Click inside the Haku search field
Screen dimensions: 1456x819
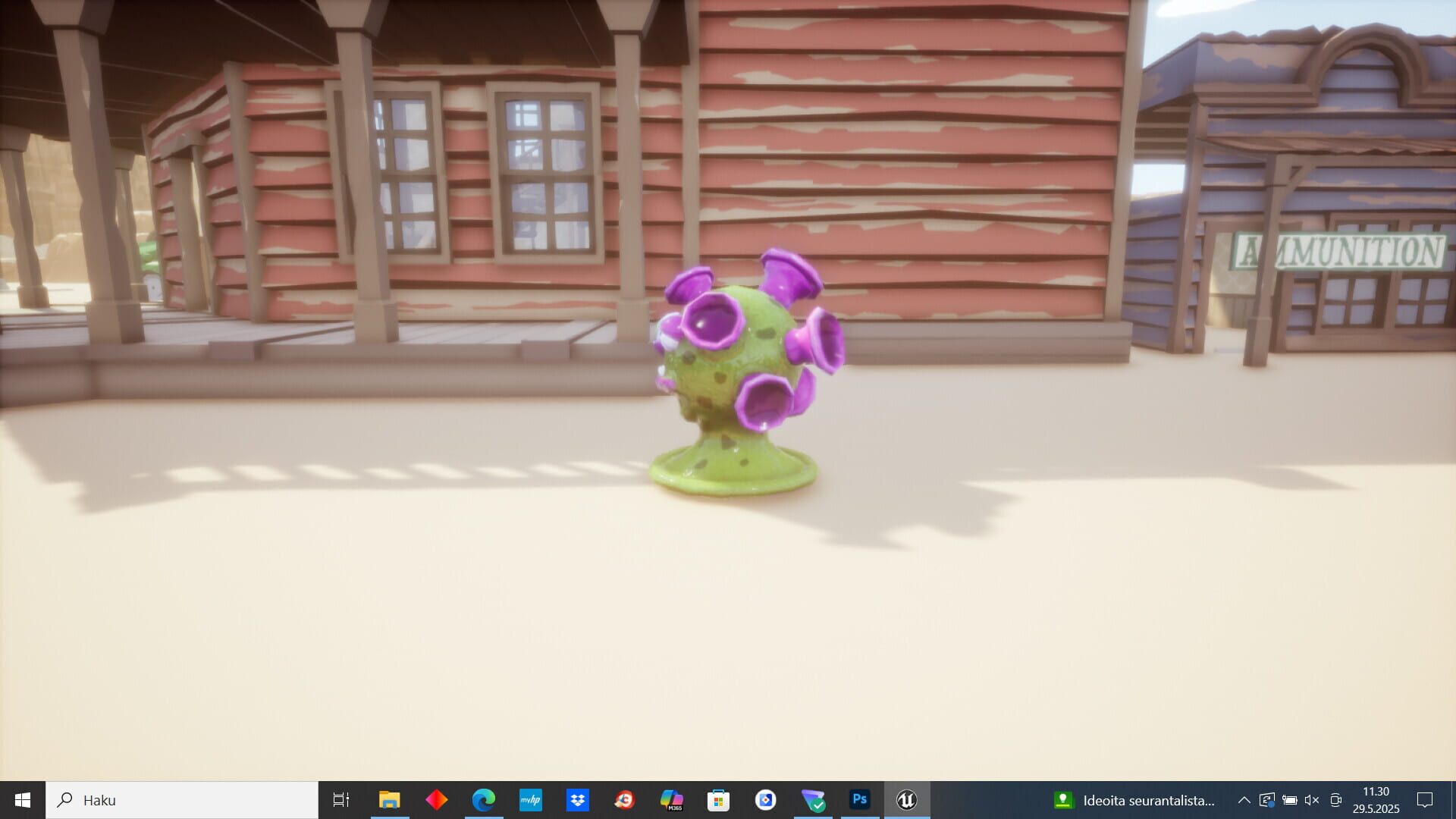(x=182, y=799)
